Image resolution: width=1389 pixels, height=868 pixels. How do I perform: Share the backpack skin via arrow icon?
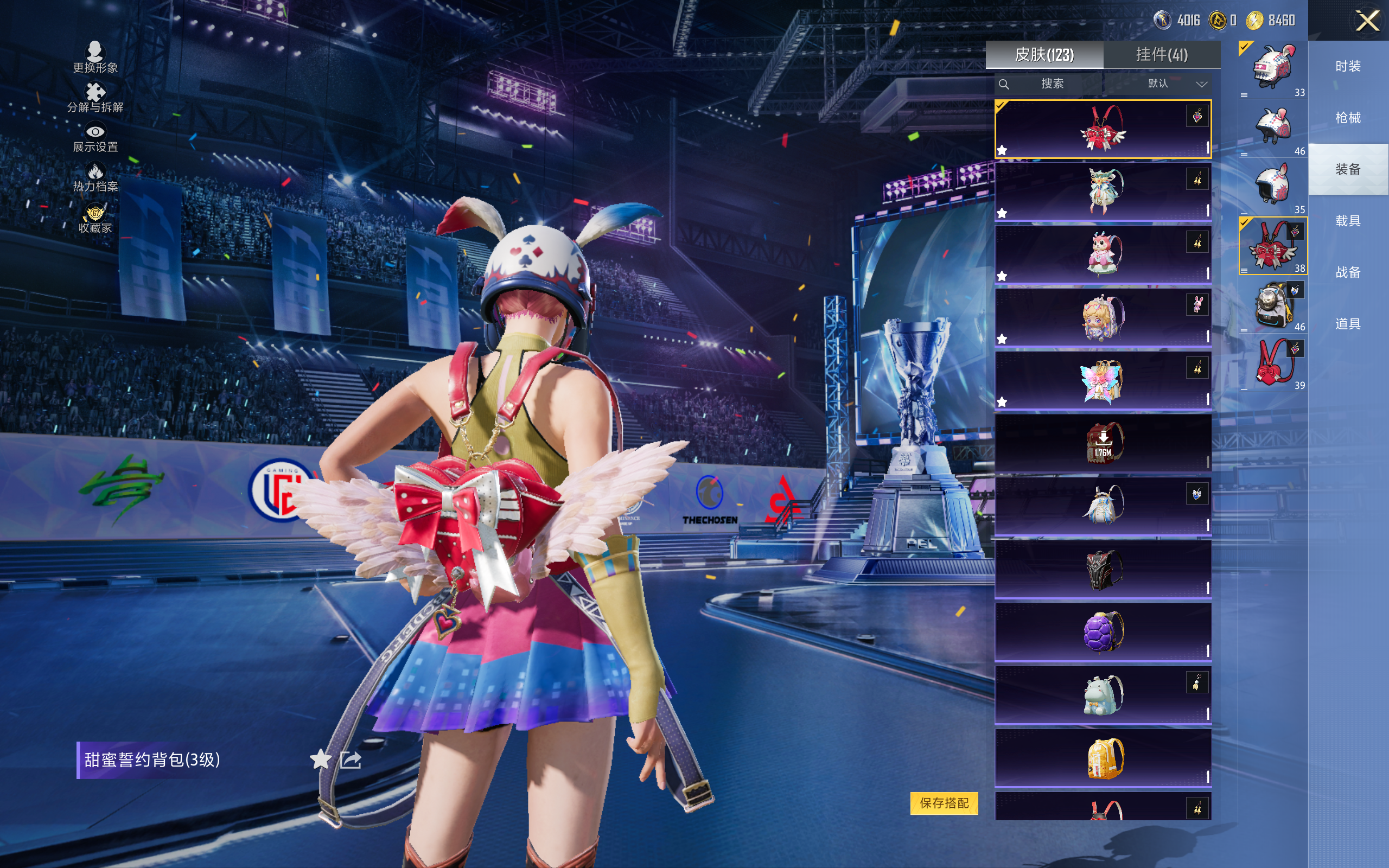[x=351, y=759]
